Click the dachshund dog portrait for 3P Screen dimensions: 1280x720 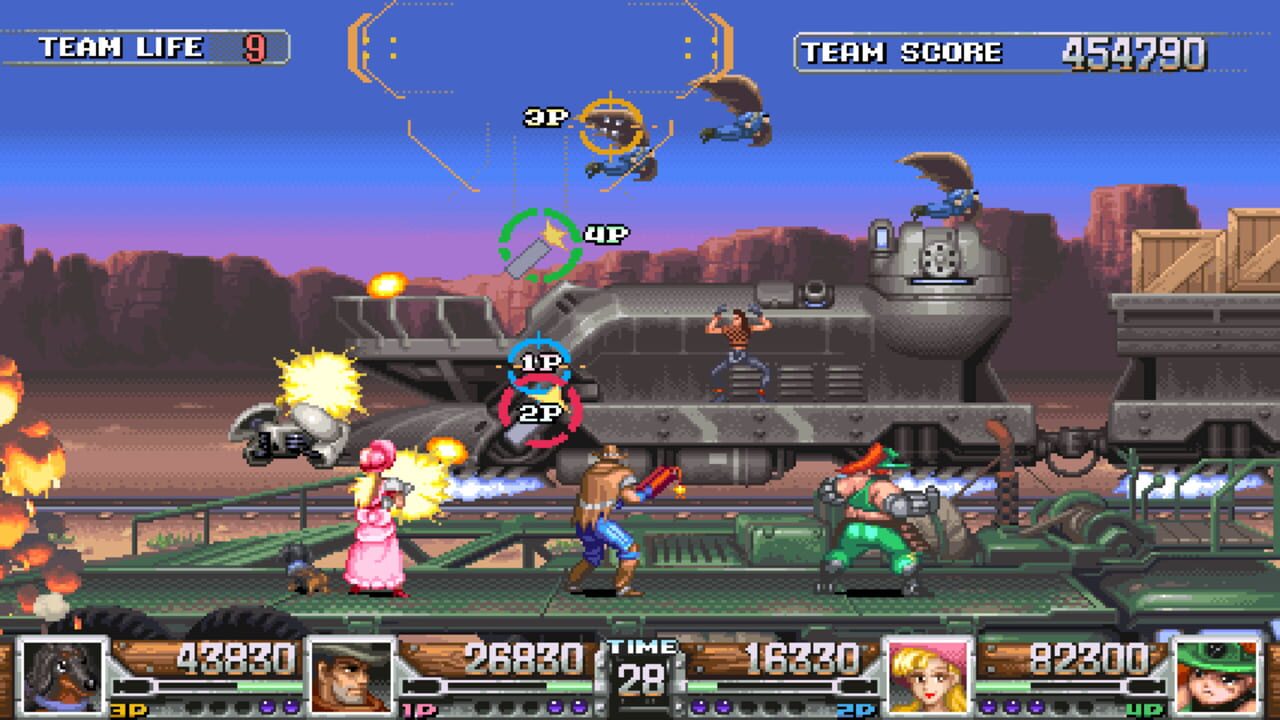[64, 675]
